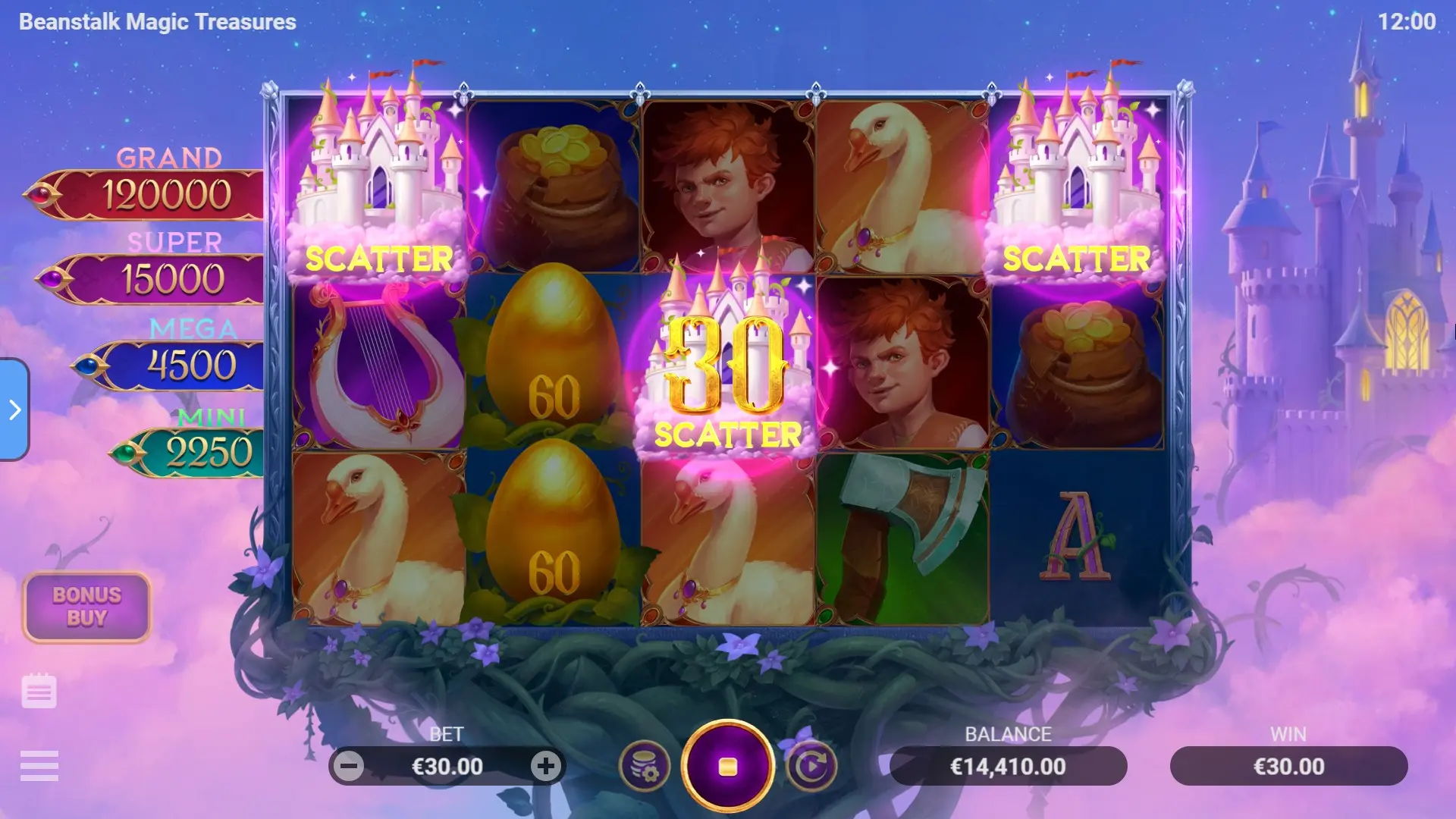The height and width of the screenshot is (819, 1456).
Task: Open the notes page icon
Action: (39, 691)
